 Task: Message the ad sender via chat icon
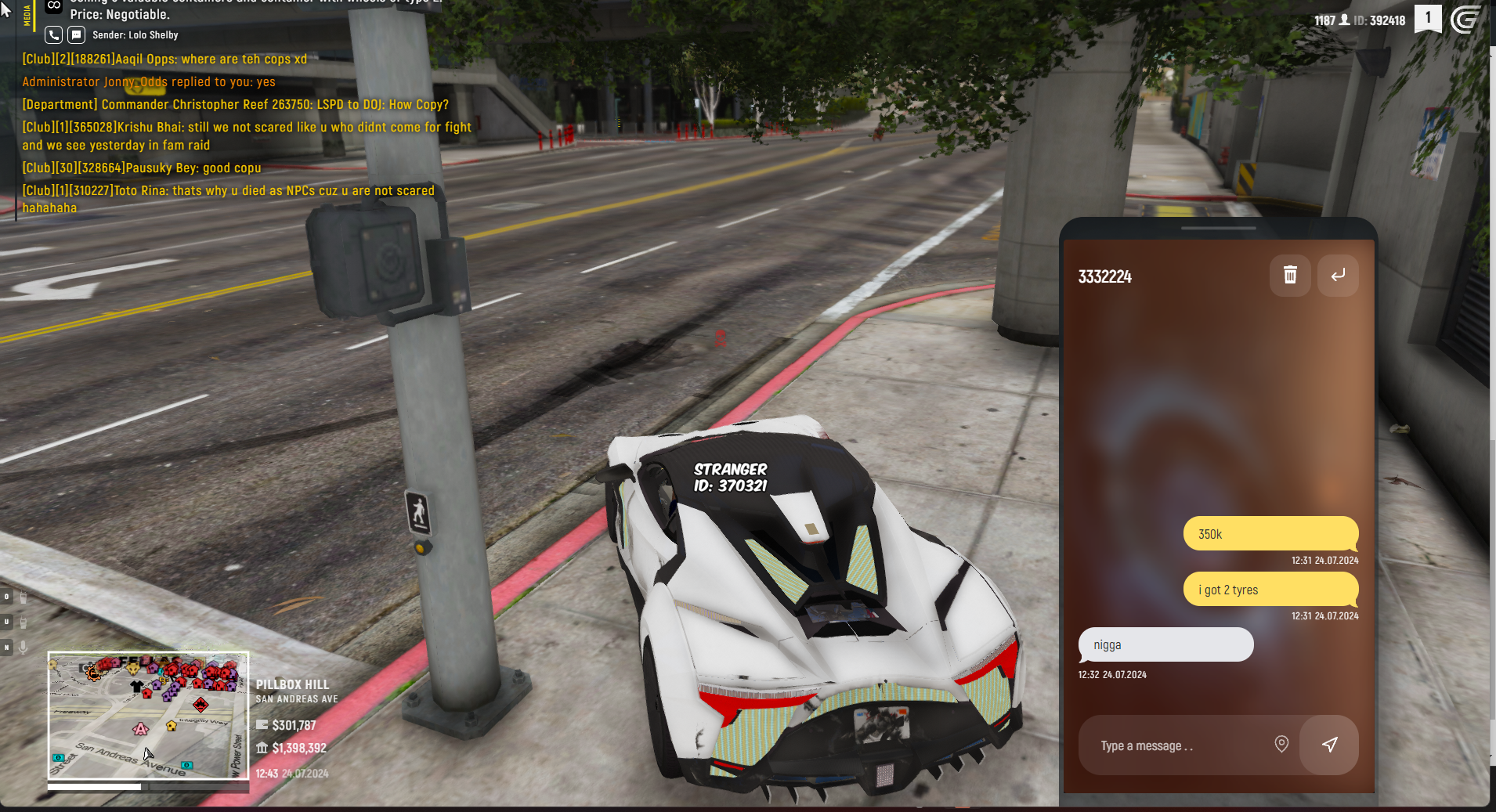76,35
